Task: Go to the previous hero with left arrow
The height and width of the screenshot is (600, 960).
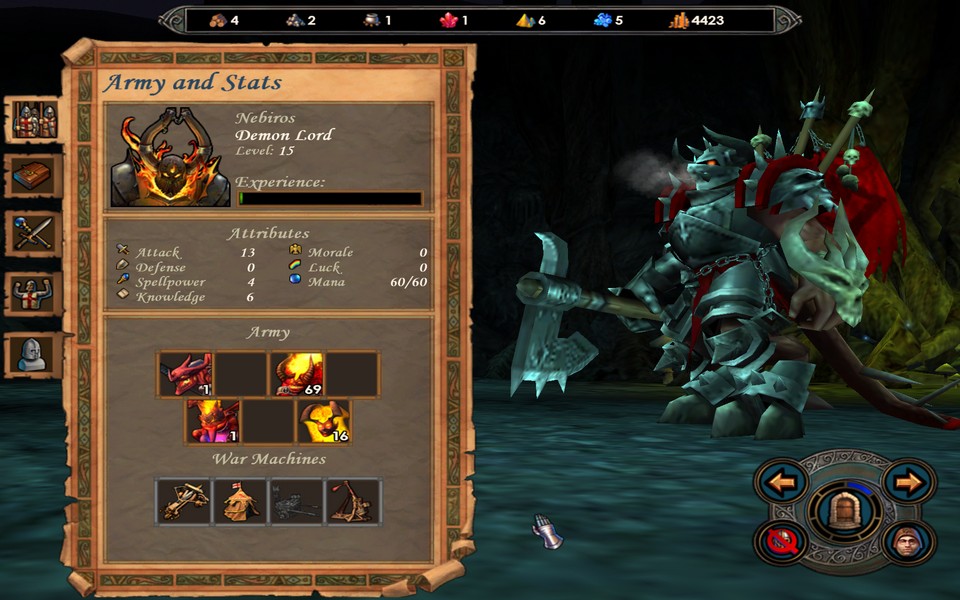Action: coord(781,483)
